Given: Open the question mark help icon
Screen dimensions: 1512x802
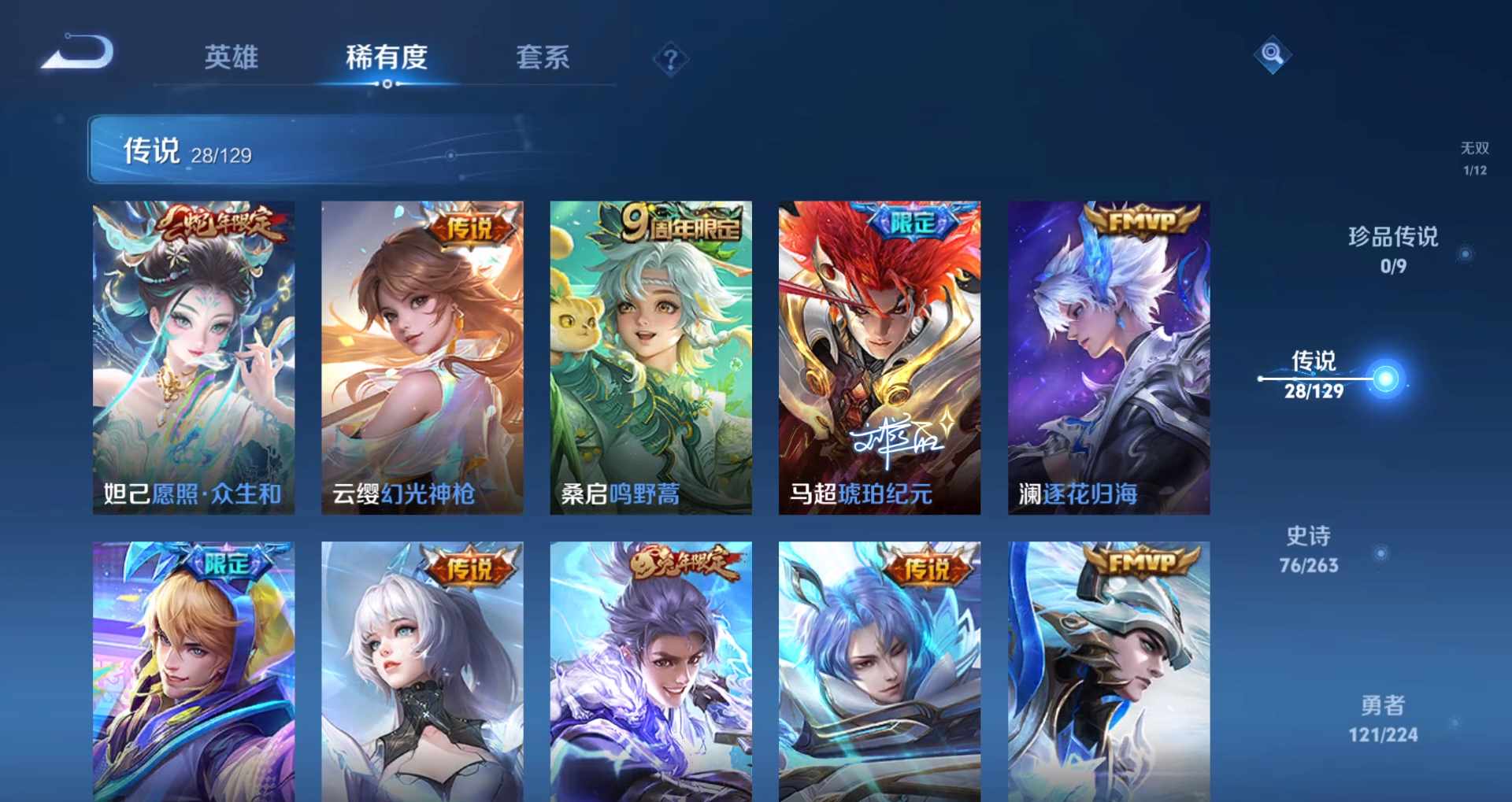Looking at the screenshot, I should point(670,59).
